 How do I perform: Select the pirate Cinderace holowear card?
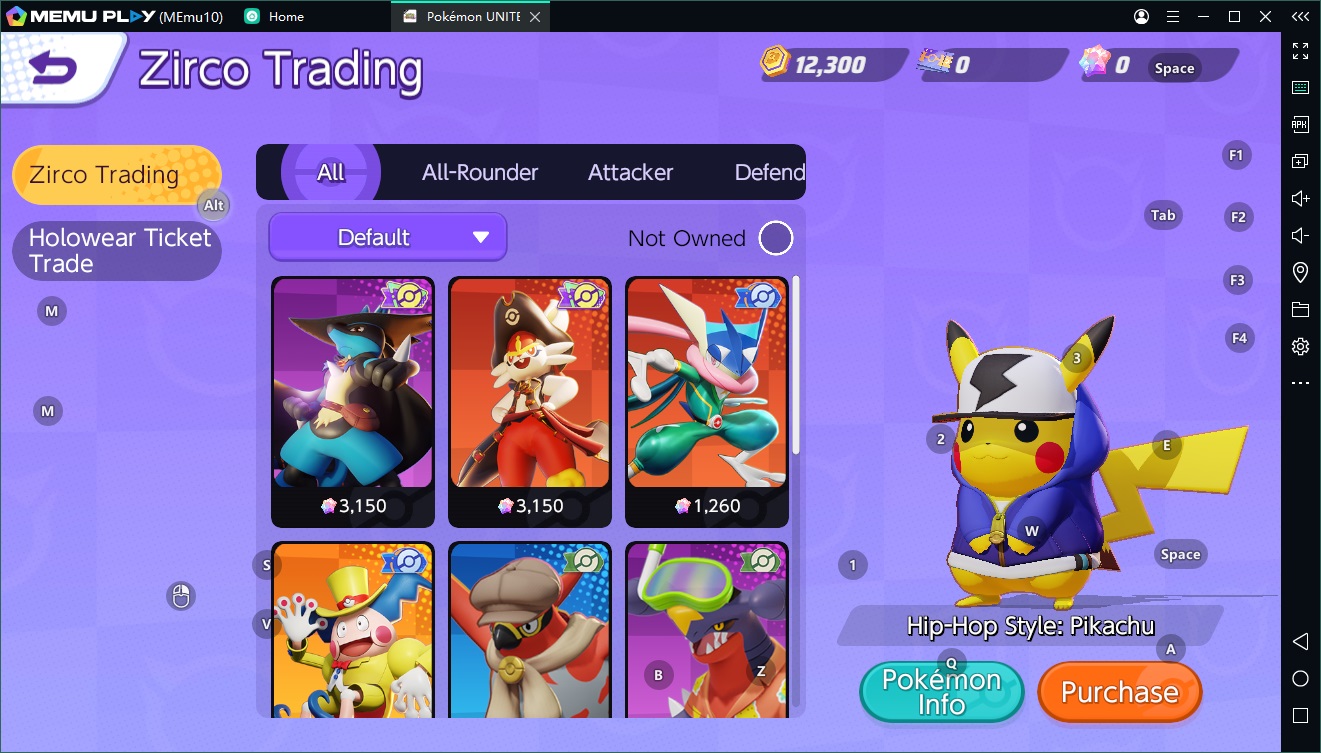(x=530, y=400)
